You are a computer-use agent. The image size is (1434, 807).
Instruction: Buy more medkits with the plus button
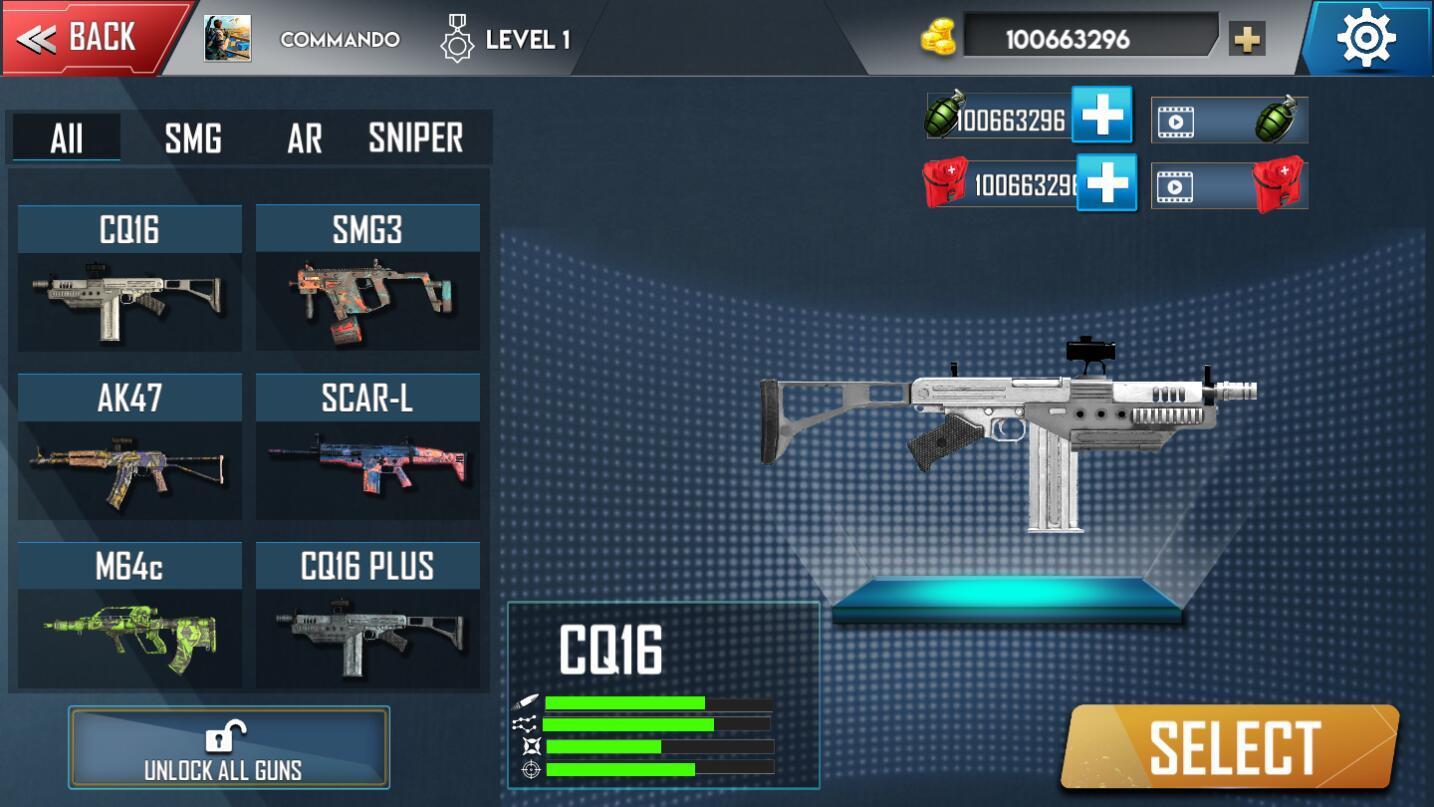point(1107,183)
